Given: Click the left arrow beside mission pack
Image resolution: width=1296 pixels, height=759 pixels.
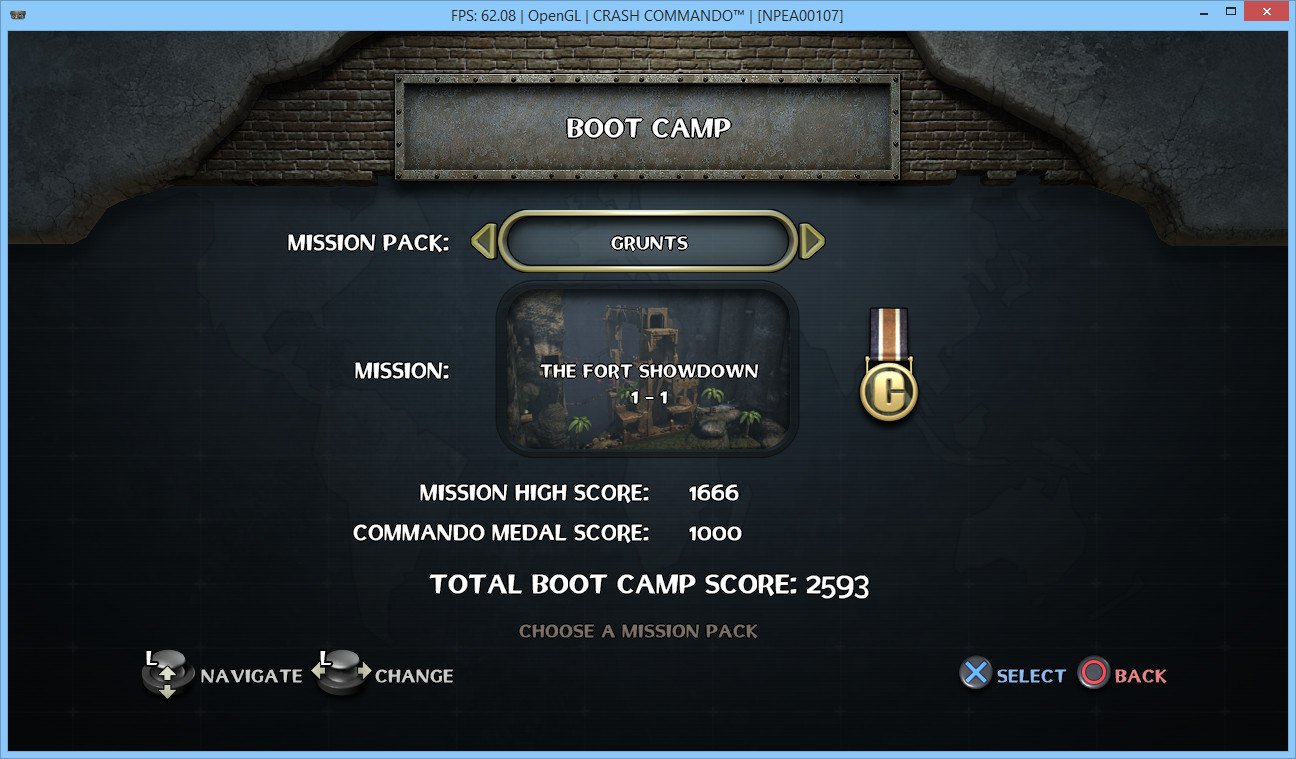Looking at the screenshot, I should pyautogui.click(x=484, y=241).
